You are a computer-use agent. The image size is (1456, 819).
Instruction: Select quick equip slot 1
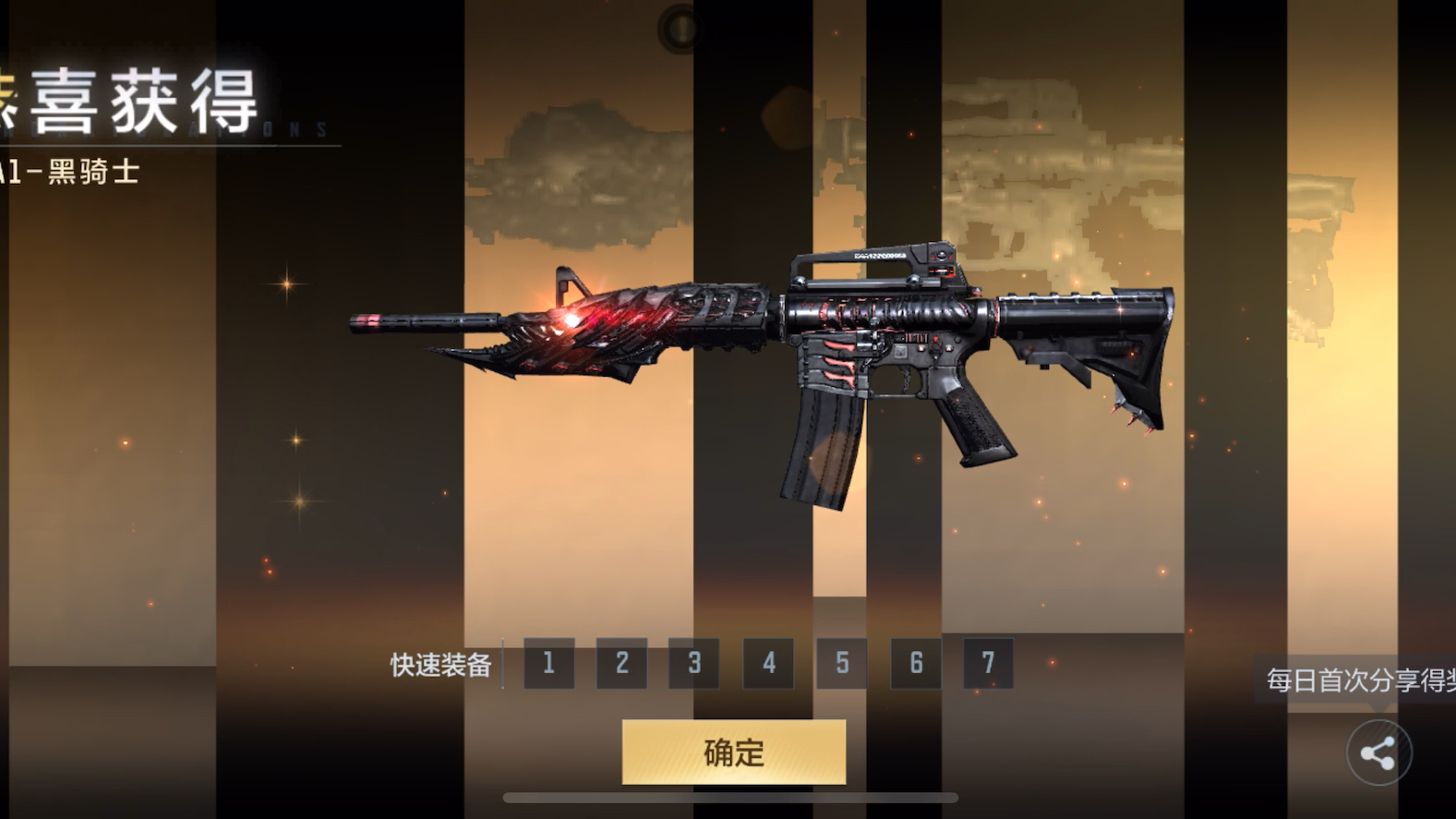pyautogui.click(x=548, y=663)
